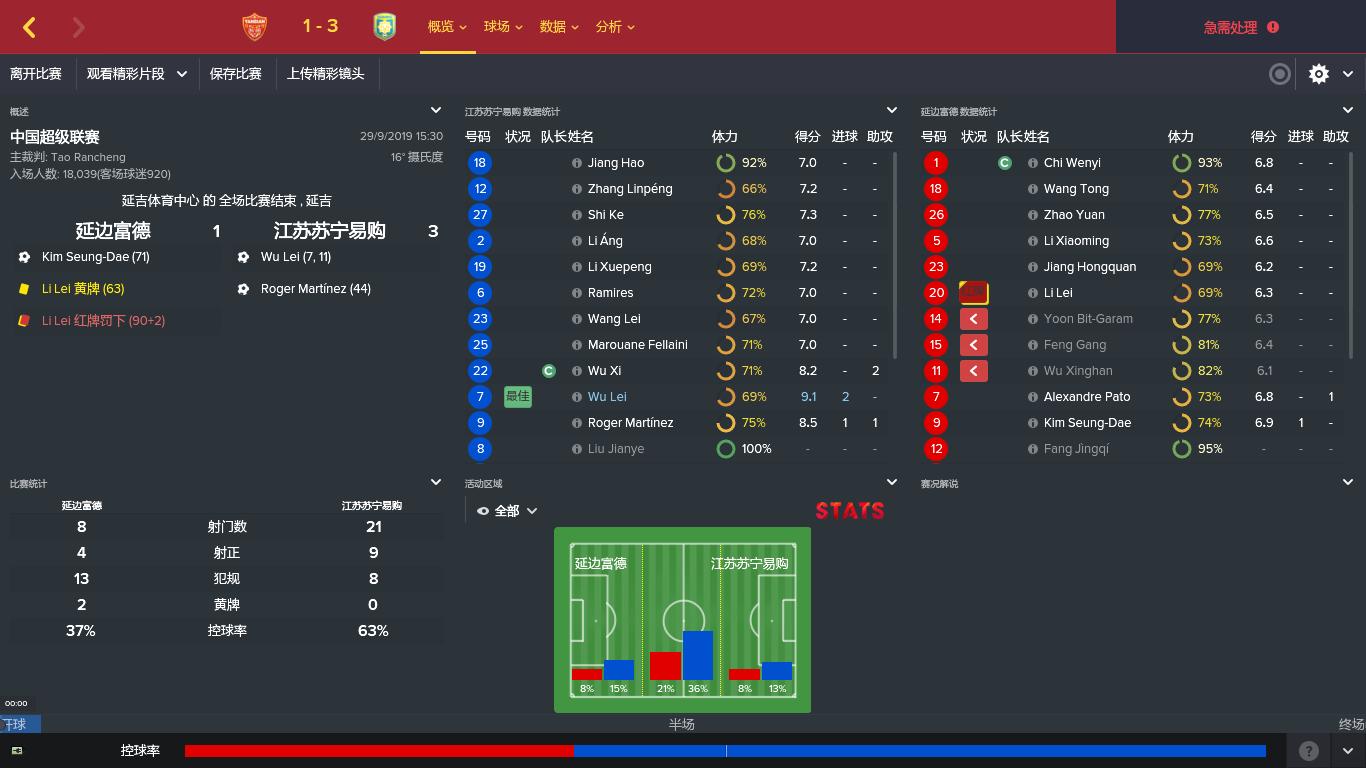Click the Jiangsu Suning club crest
The image size is (1366, 768).
[385, 27]
